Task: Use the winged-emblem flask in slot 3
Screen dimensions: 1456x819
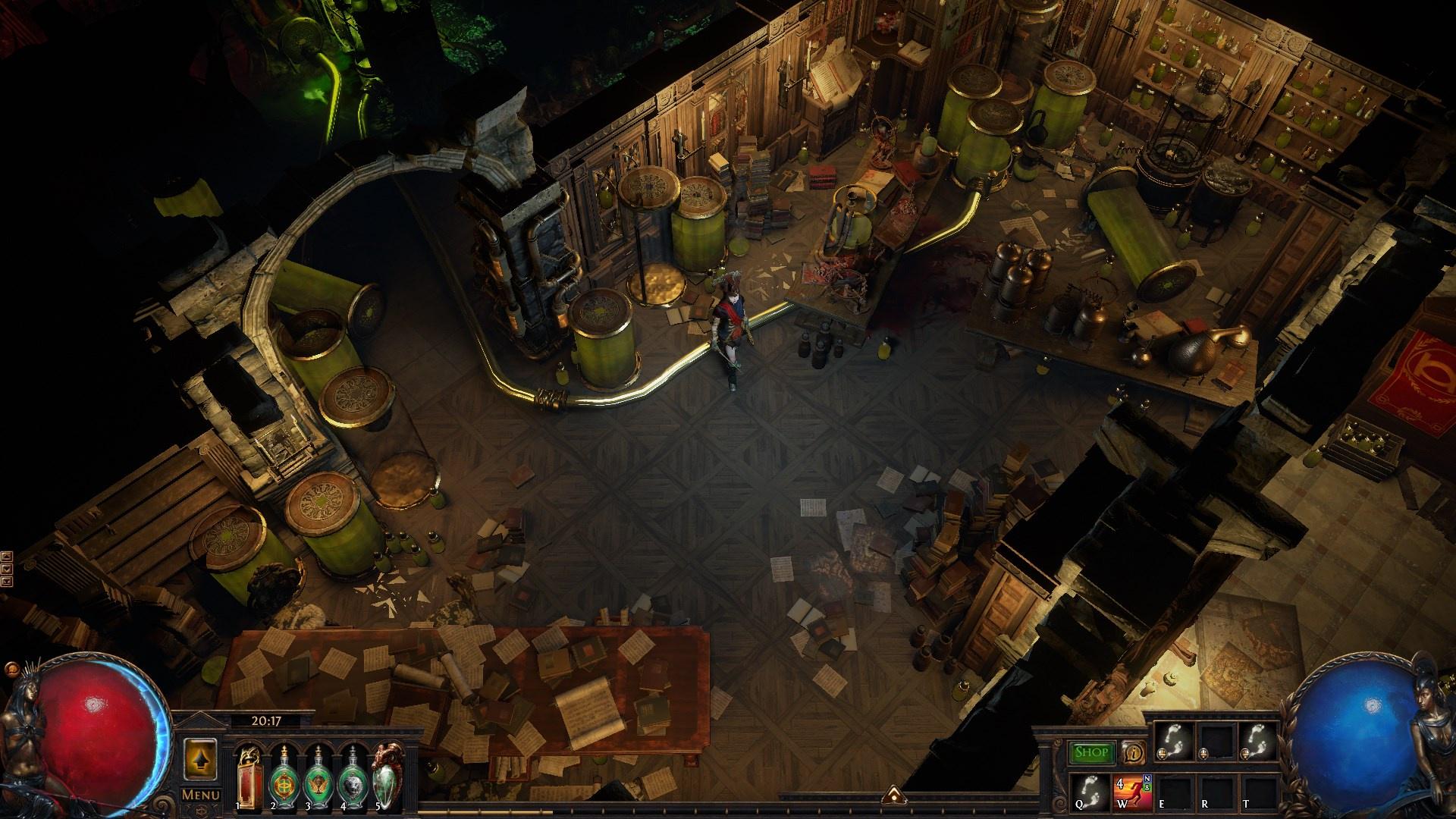Action: [318, 773]
